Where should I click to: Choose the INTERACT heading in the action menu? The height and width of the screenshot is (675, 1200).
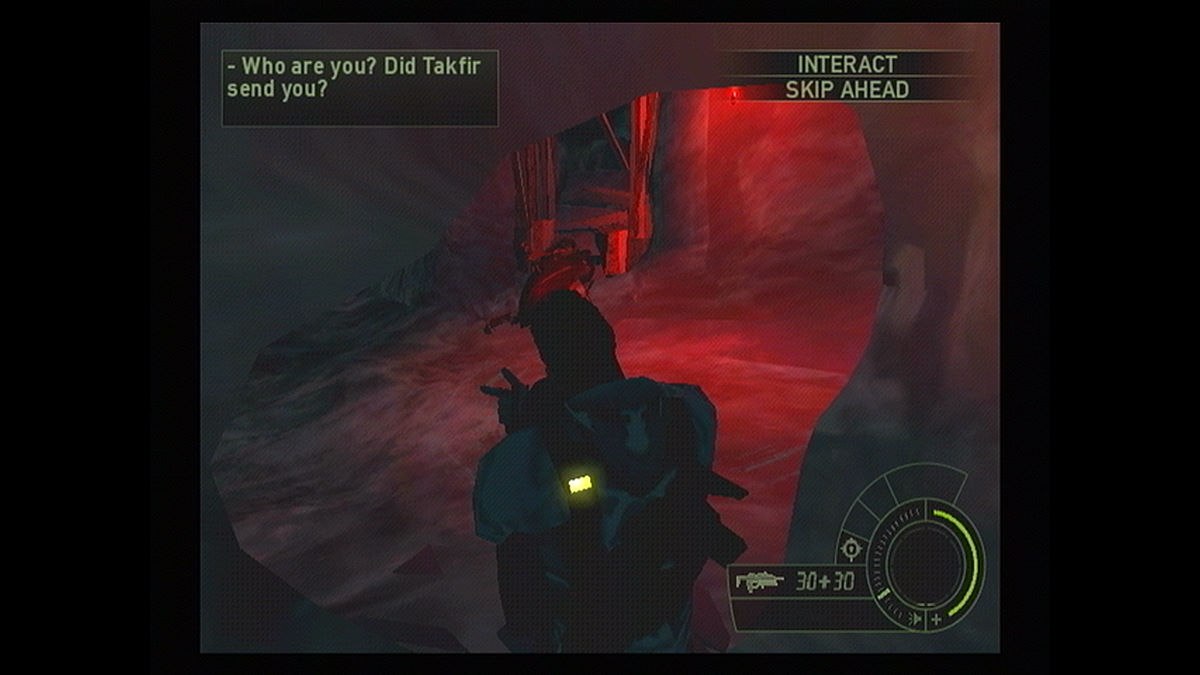847,64
